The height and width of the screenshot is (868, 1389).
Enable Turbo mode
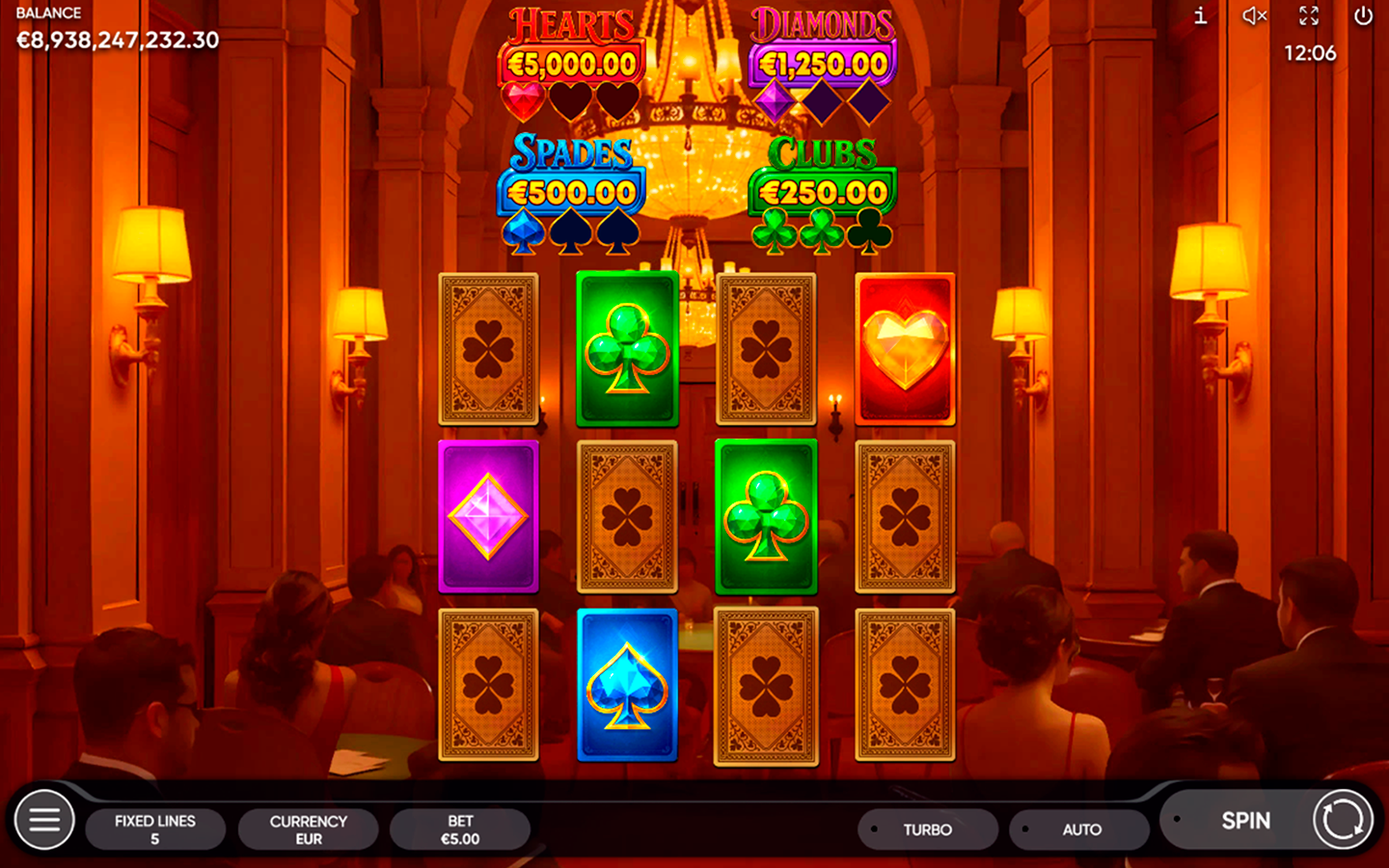pos(927,829)
